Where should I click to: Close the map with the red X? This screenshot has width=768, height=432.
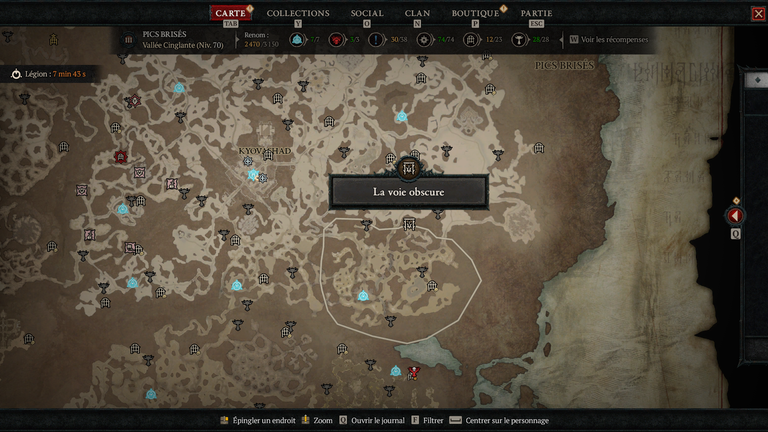[x=757, y=14]
